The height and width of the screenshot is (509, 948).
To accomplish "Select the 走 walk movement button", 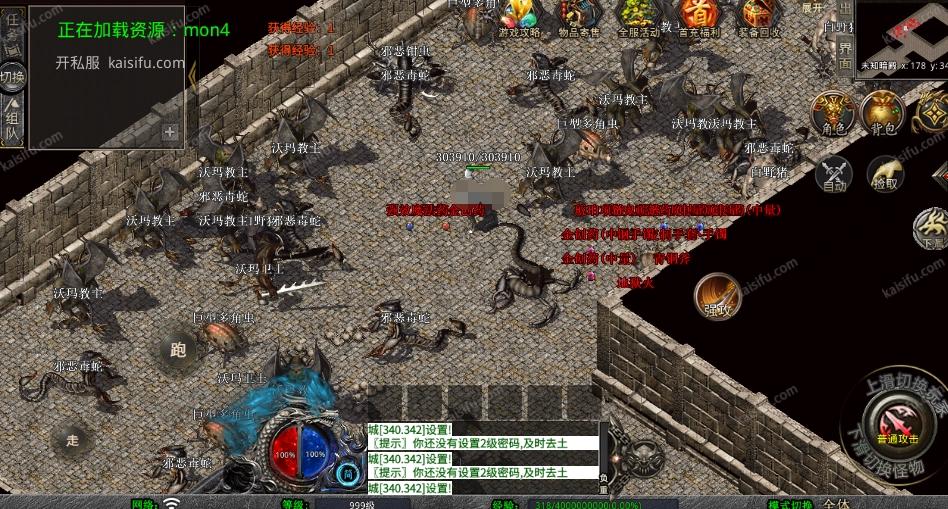I will click(72, 438).
